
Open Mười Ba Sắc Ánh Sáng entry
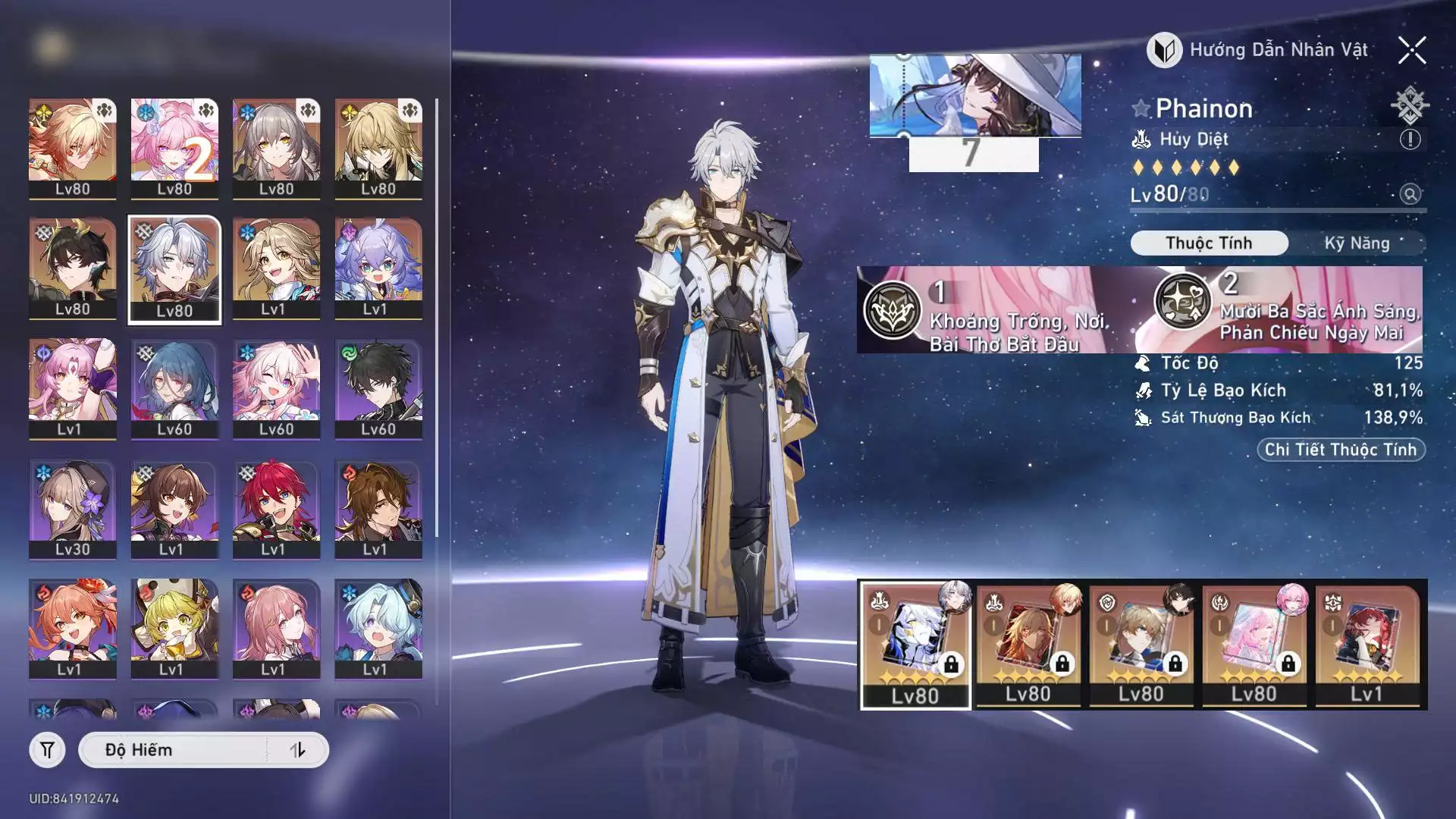coord(1289,309)
